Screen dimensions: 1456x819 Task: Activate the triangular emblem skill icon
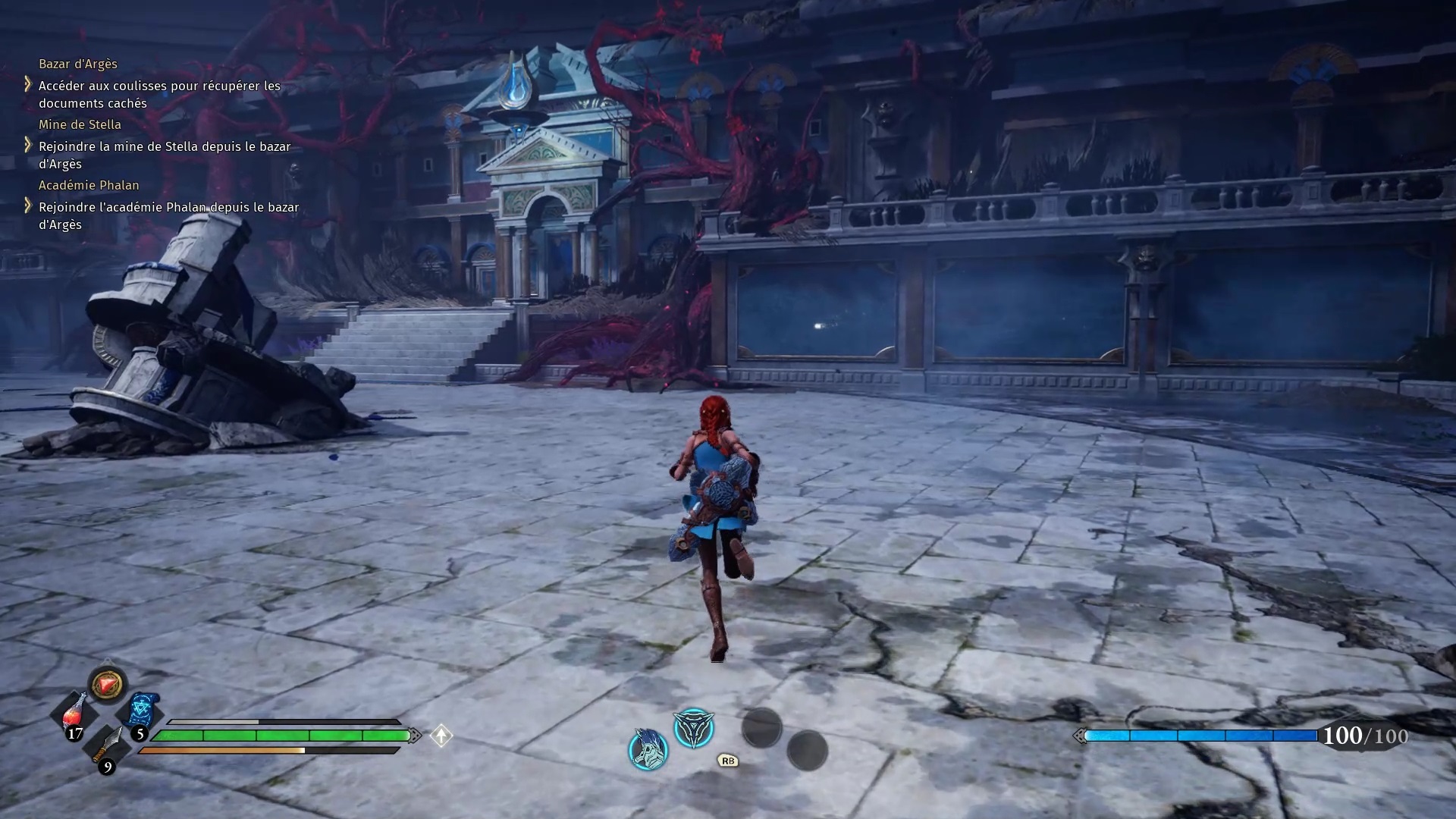click(x=694, y=729)
